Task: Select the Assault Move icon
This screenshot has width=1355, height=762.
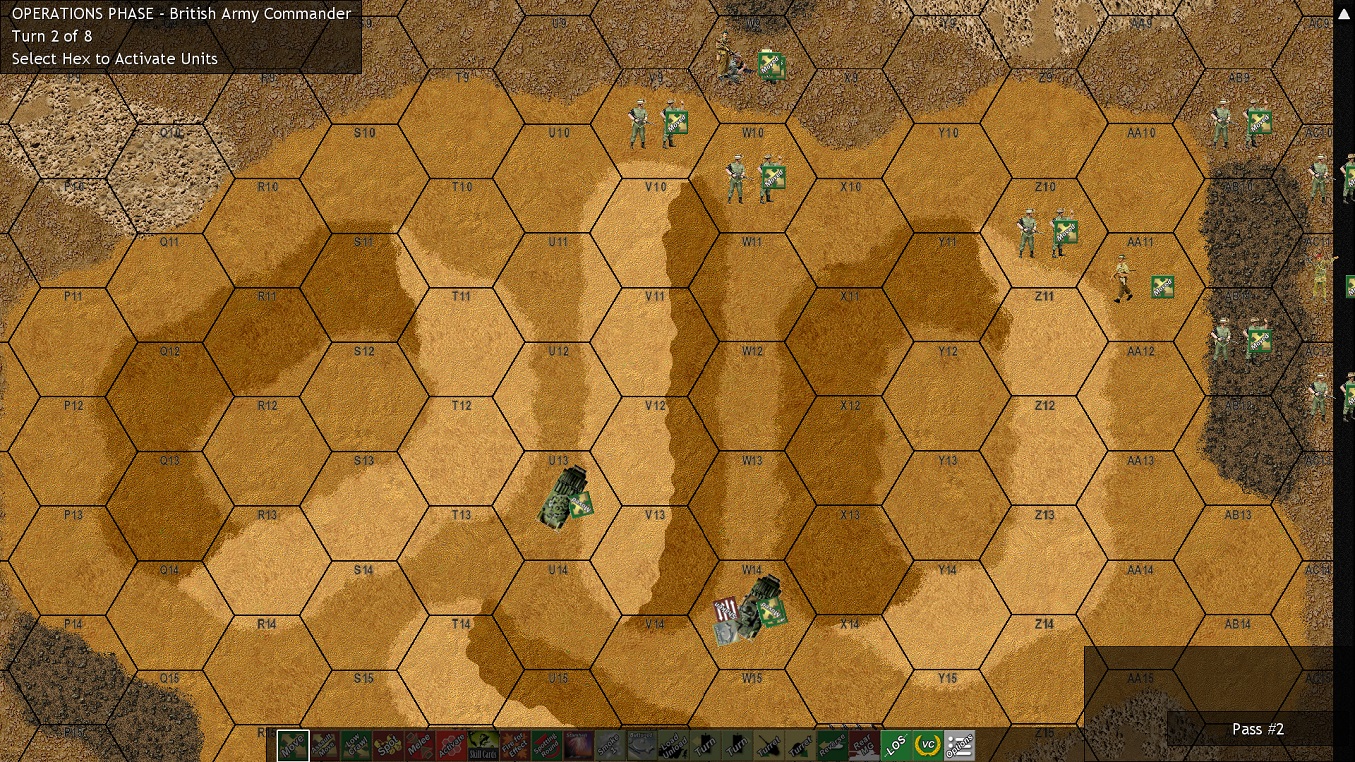Action: (325, 744)
